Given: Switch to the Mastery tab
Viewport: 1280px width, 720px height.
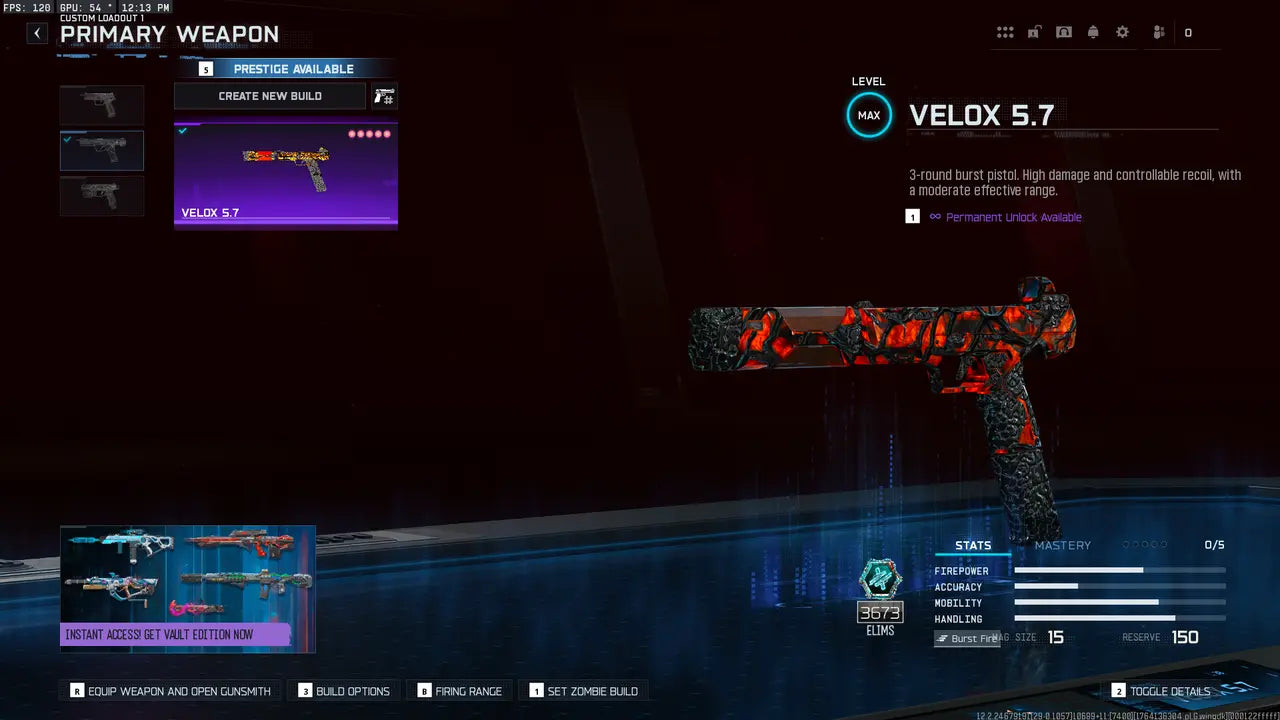Looking at the screenshot, I should (1063, 545).
